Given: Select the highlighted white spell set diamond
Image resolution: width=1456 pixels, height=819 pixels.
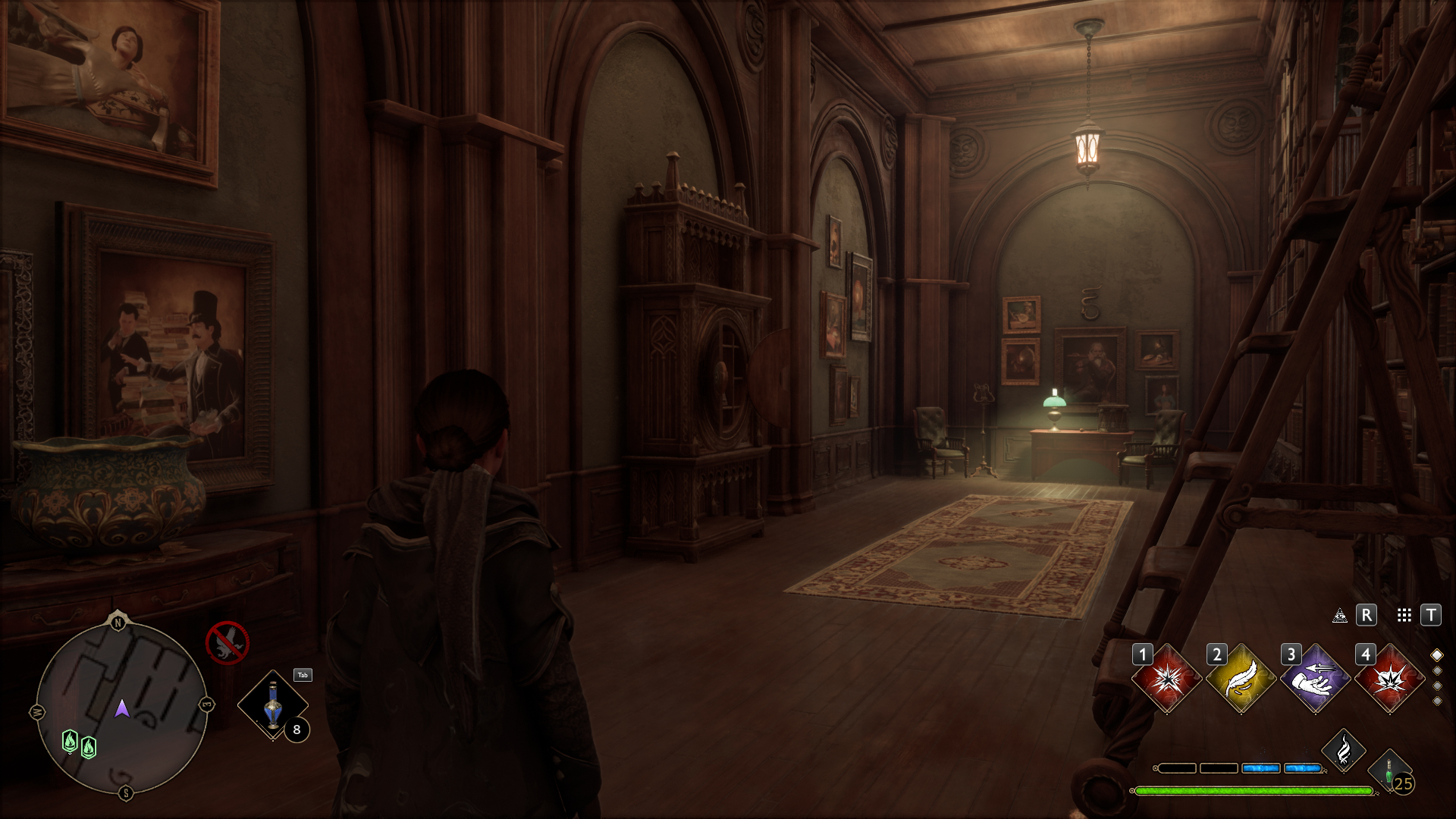Looking at the screenshot, I should click(1436, 655).
